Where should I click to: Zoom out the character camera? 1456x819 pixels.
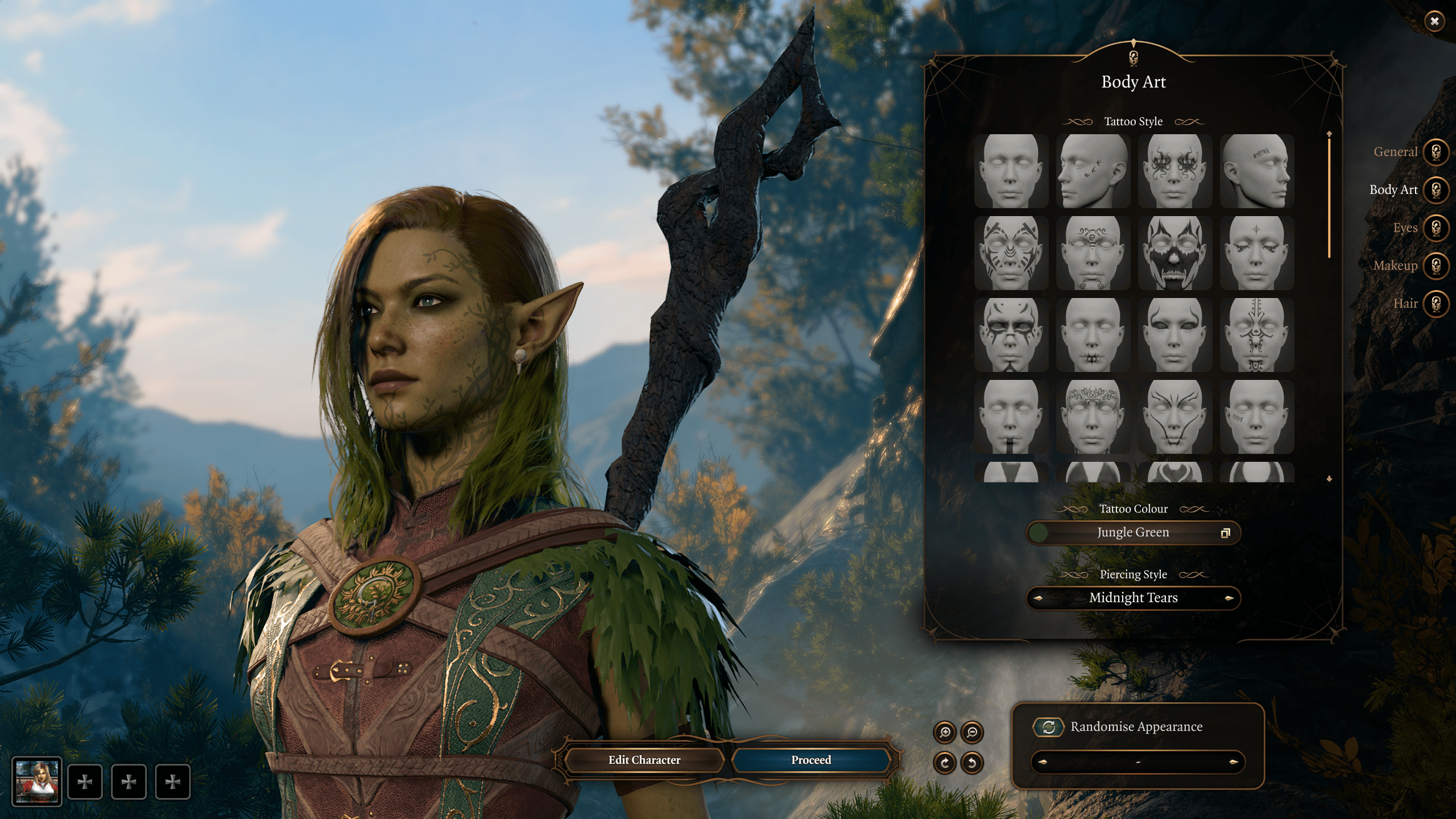(972, 733)
